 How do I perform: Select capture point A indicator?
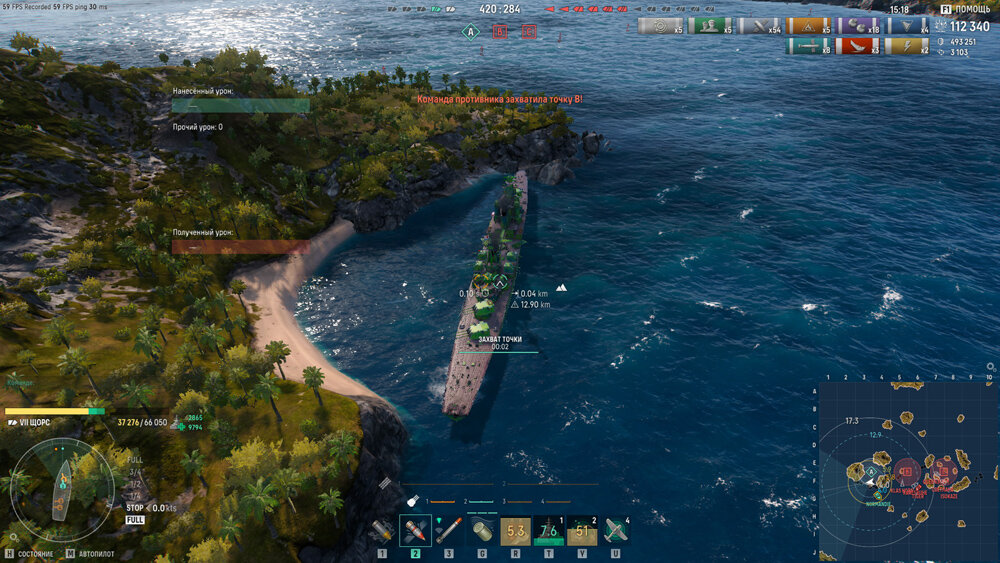pyautogui.click(x=470, y=32)
